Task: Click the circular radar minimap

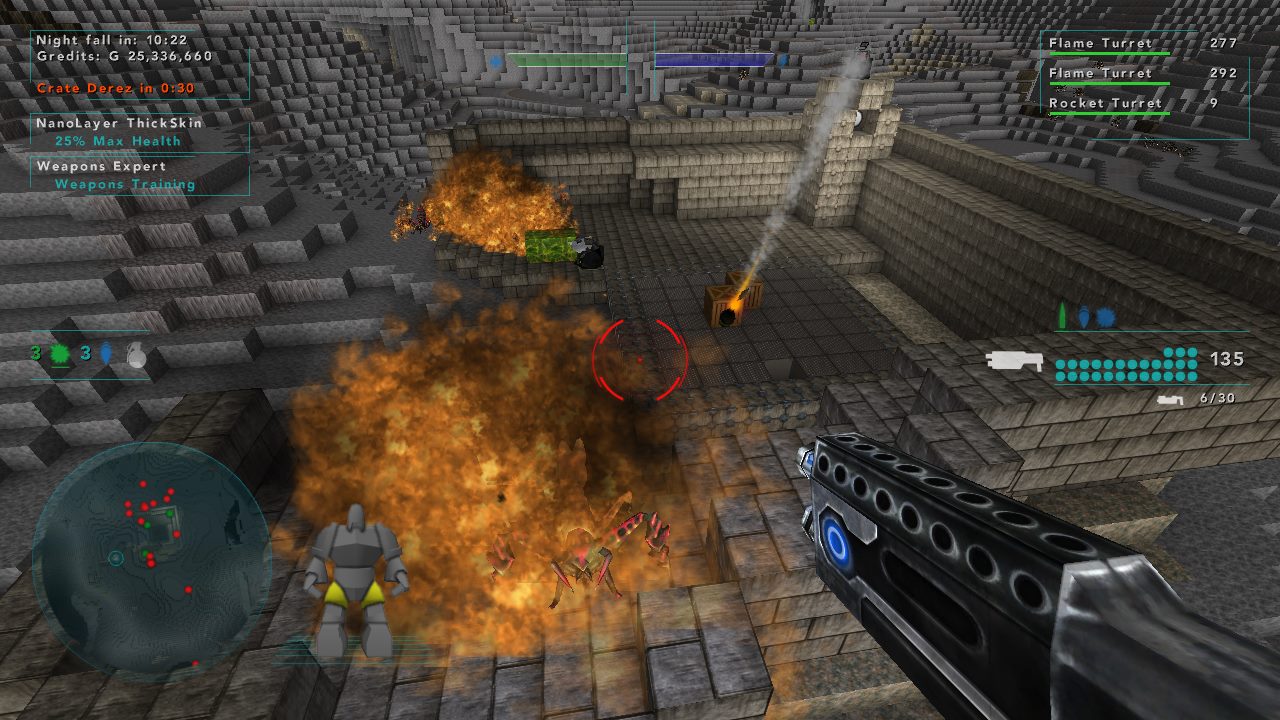Action: click(150, 560)
